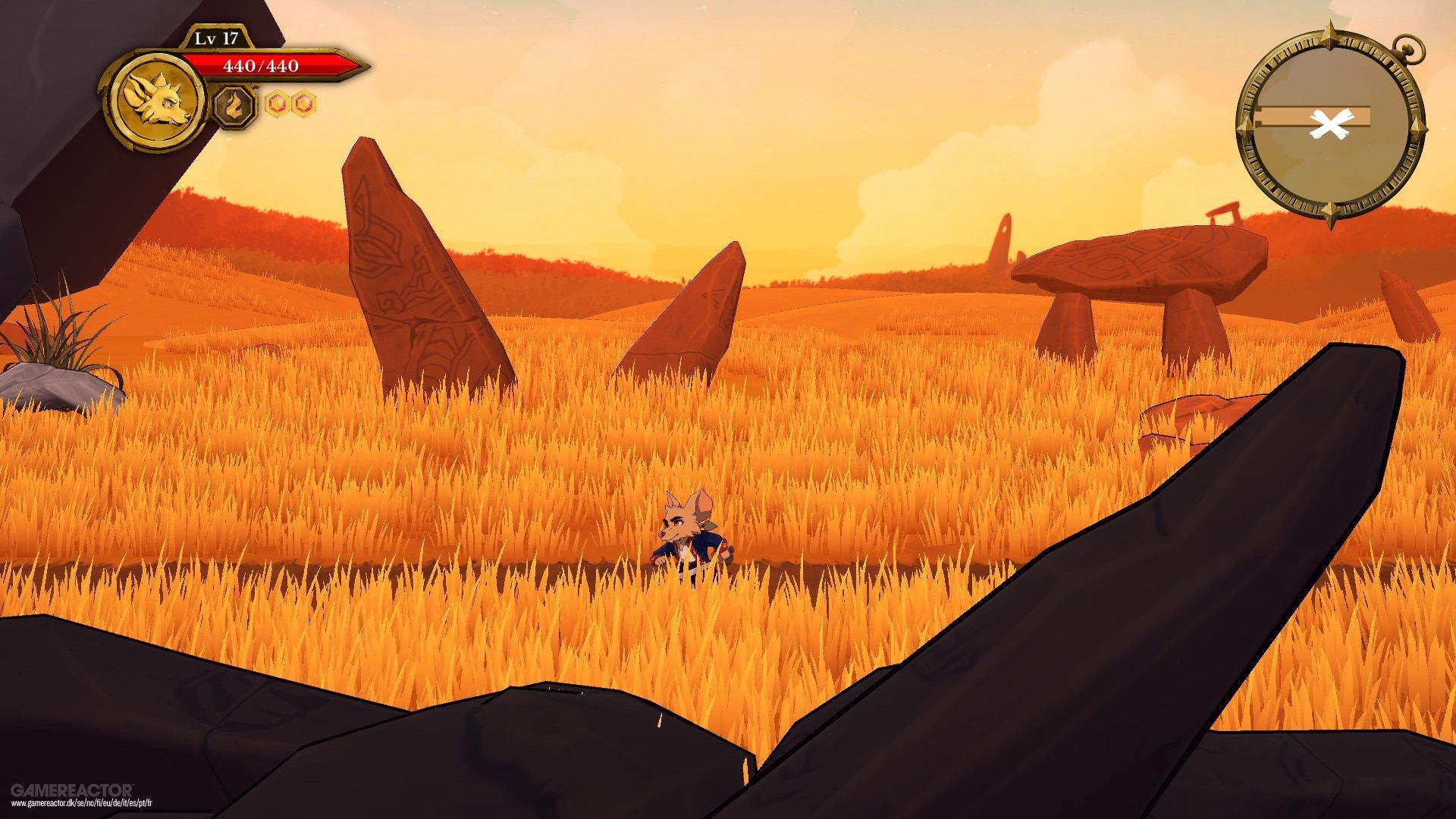Open the Gamereactor watermark link
The width and height of the screenshot is (1456, 819).
tap(72, 795)
